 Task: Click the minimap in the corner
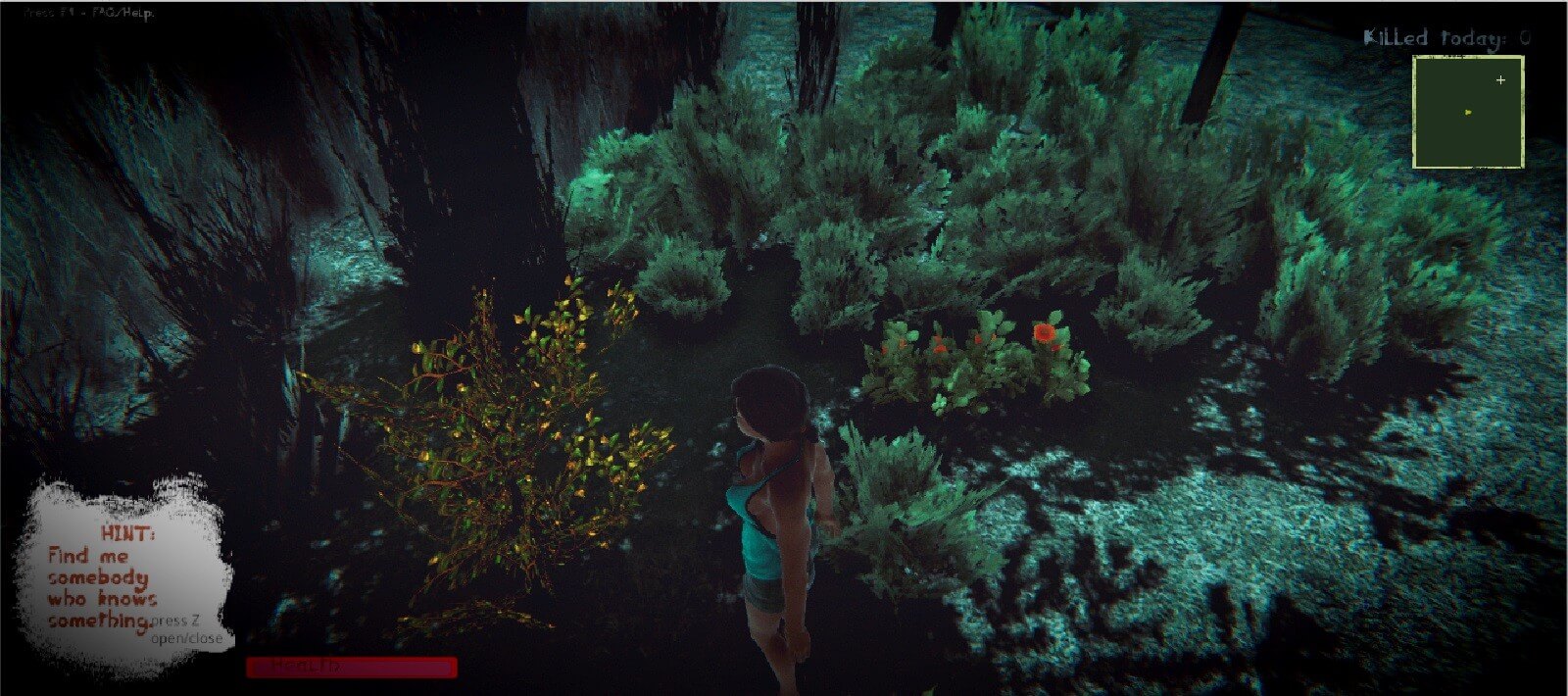(1467, 112)
